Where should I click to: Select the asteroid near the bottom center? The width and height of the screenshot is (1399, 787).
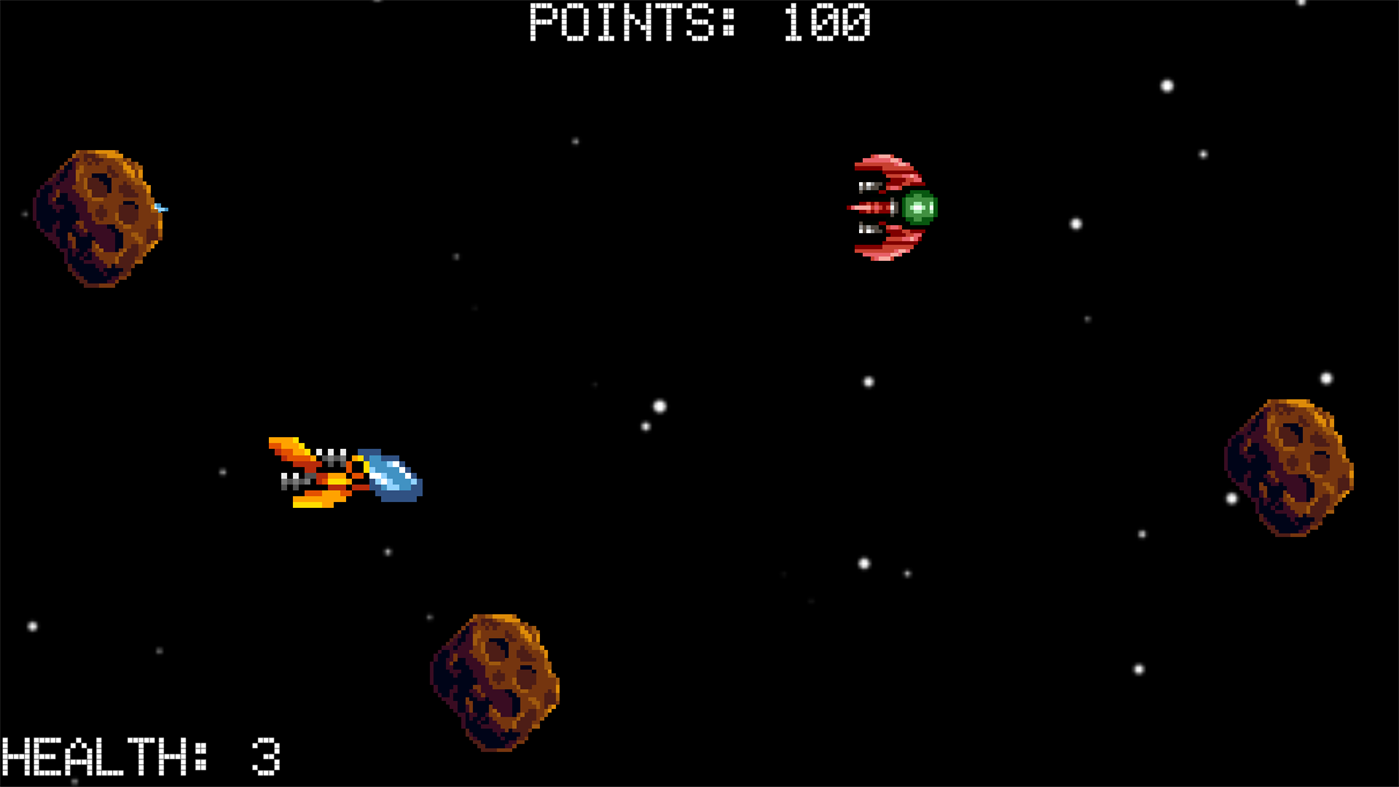(x=495, y=680)
